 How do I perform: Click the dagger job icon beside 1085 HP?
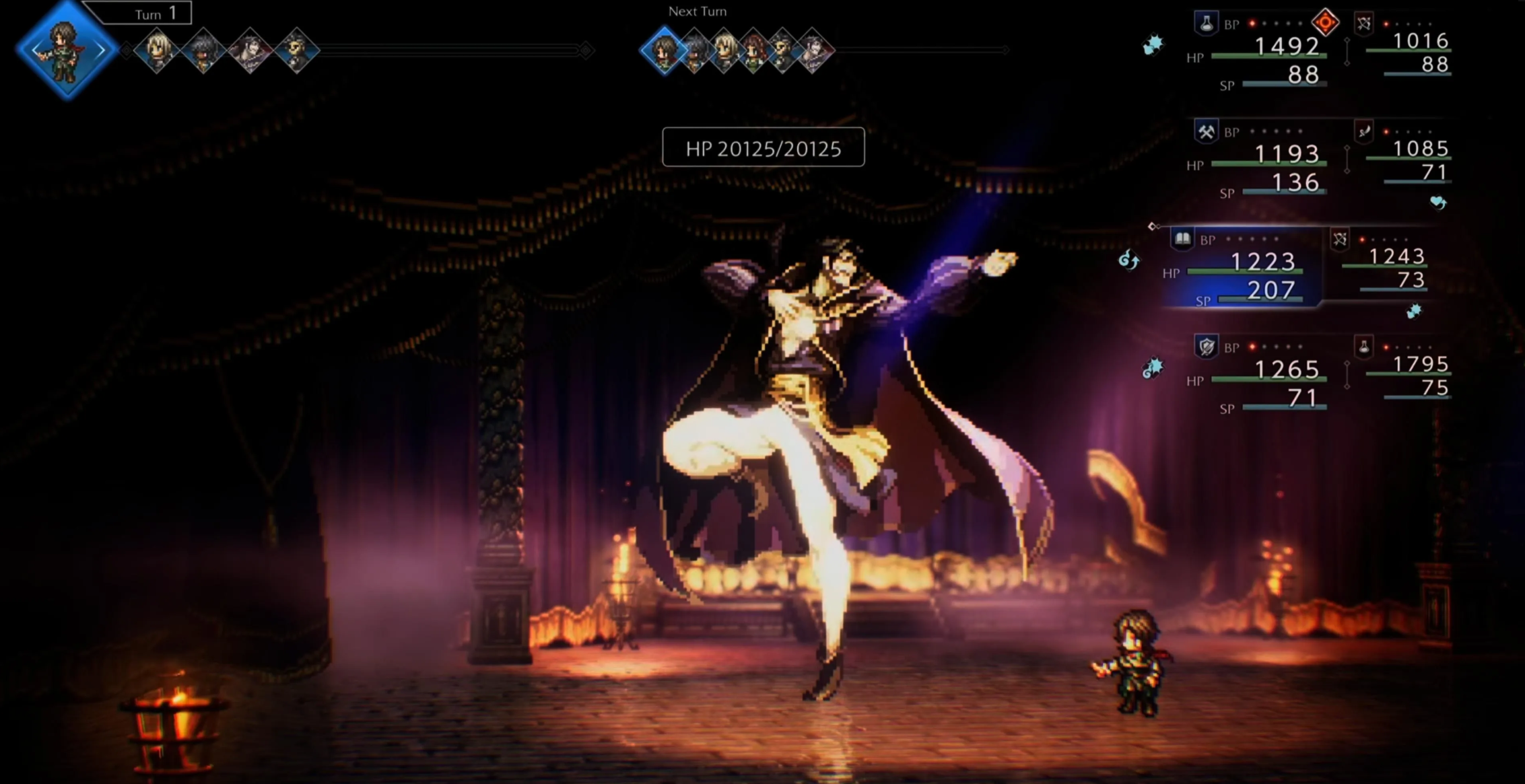[x=1364, y=131]
